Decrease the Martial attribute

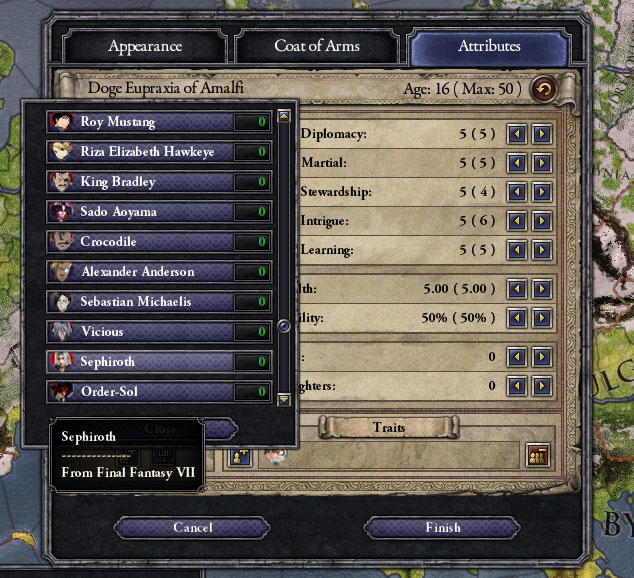coord(517,162)
